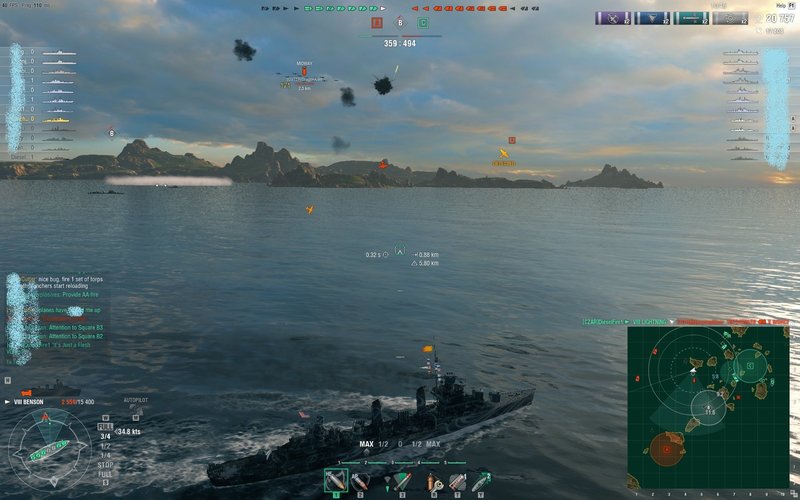Click the purple crossed-swords signal ribbon
The height and width of the screenshot is (500, 800).
tap(611, 18)
